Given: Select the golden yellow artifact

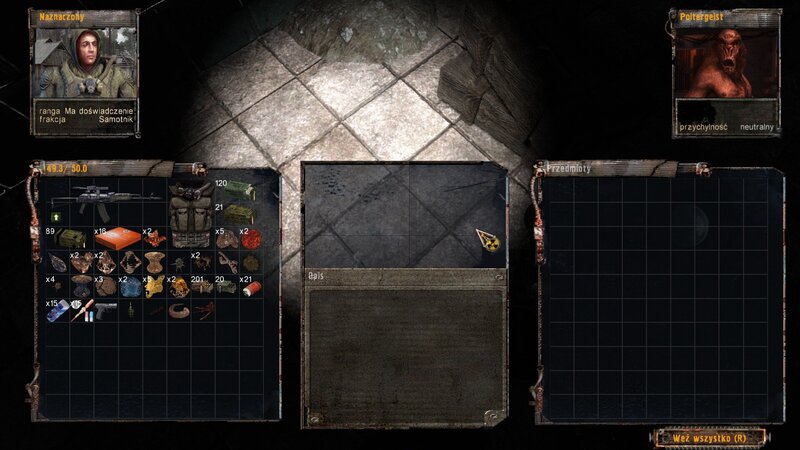Looking at the screenshot, I should point(155,288).
